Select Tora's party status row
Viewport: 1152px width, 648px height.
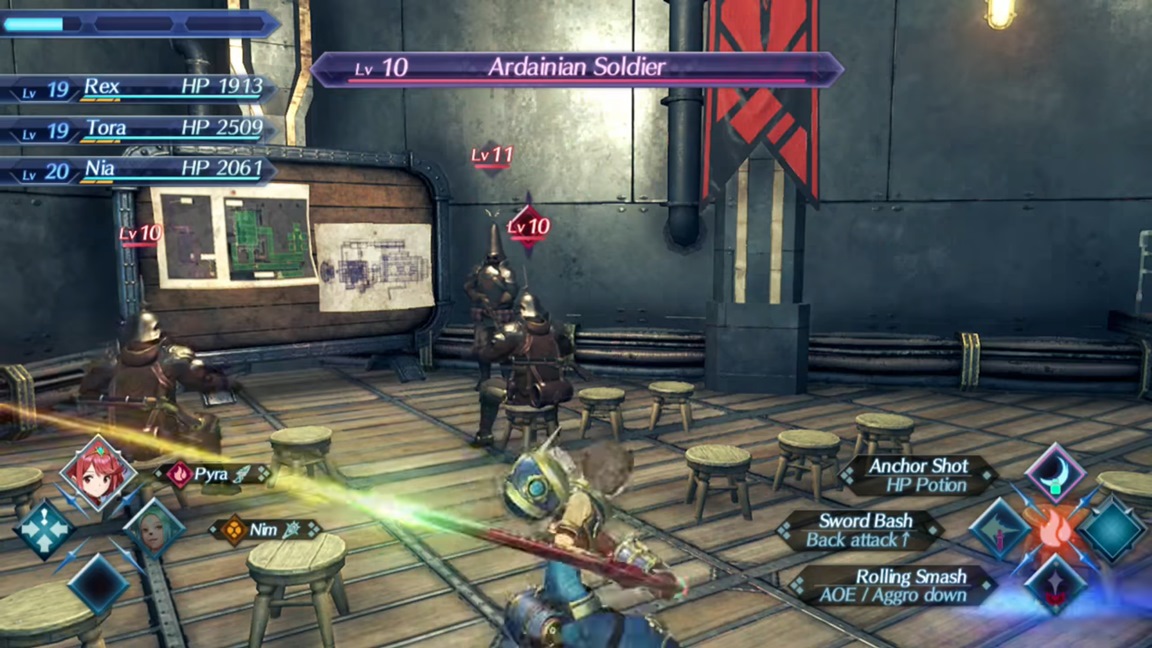coord(140,129)
